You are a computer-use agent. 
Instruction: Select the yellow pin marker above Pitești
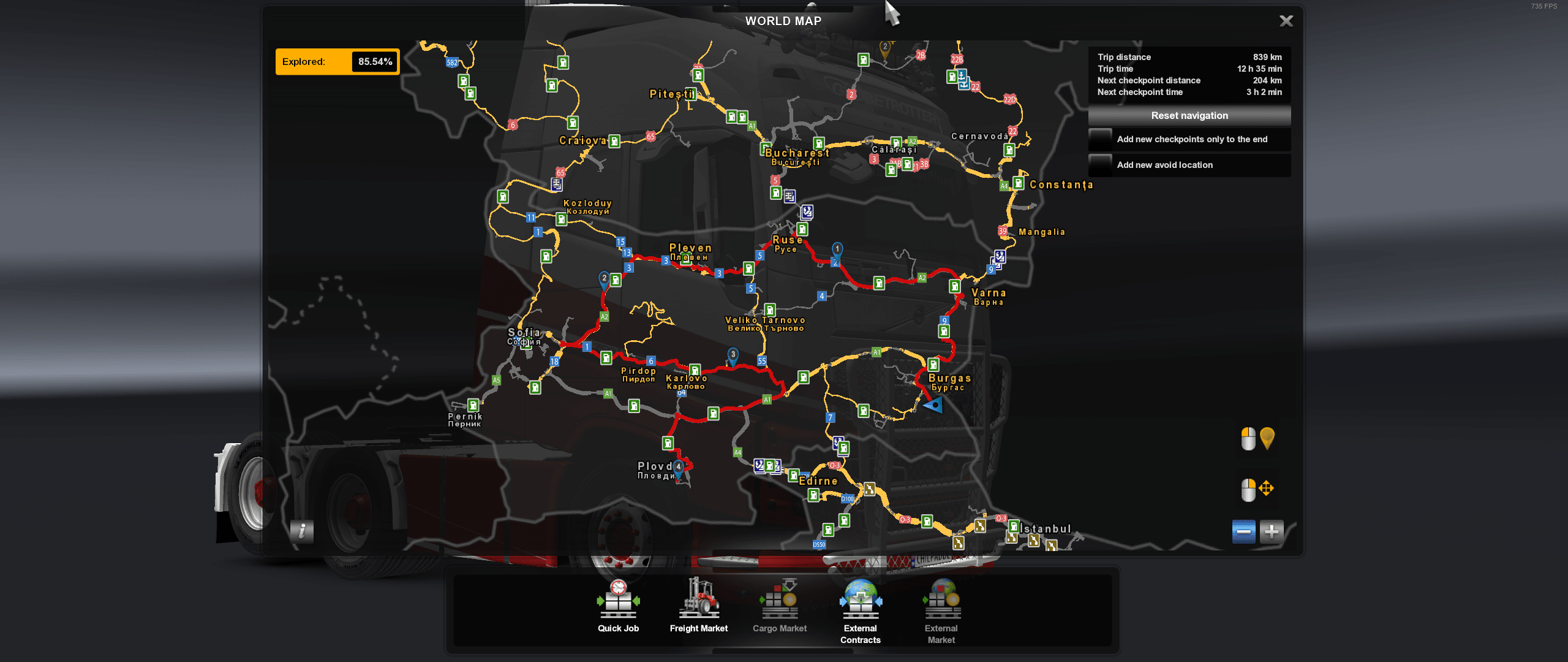(x=884, y=46)
